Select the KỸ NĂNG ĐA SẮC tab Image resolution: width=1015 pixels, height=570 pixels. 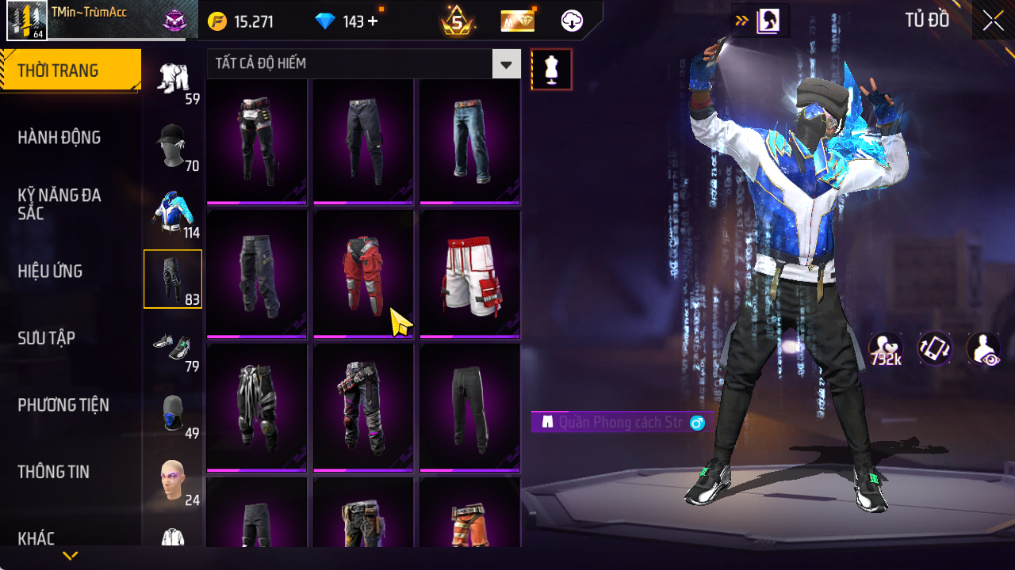60,204
